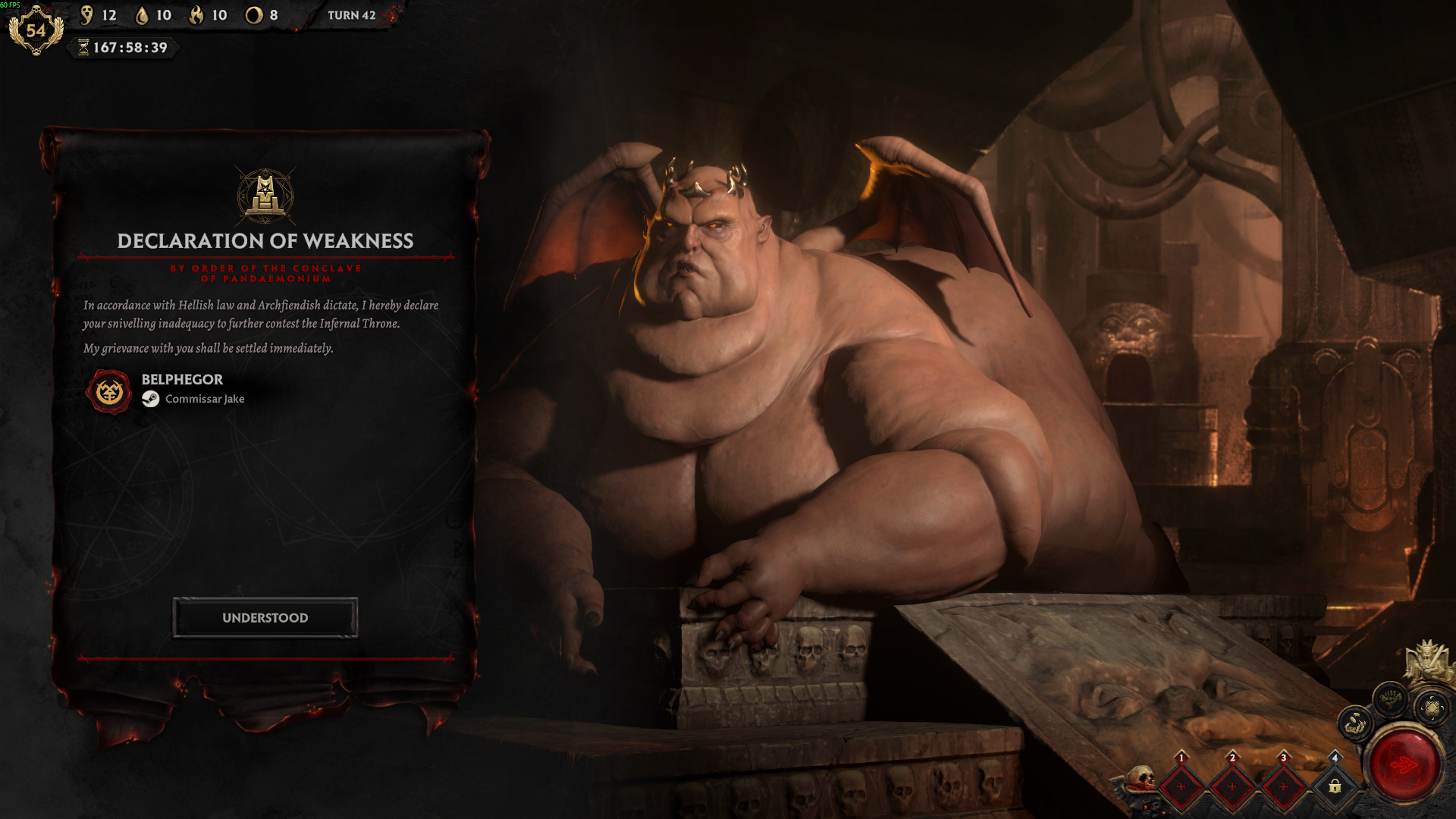
Task: Open the clenched fist icon button
Action: pos(1390,698)
